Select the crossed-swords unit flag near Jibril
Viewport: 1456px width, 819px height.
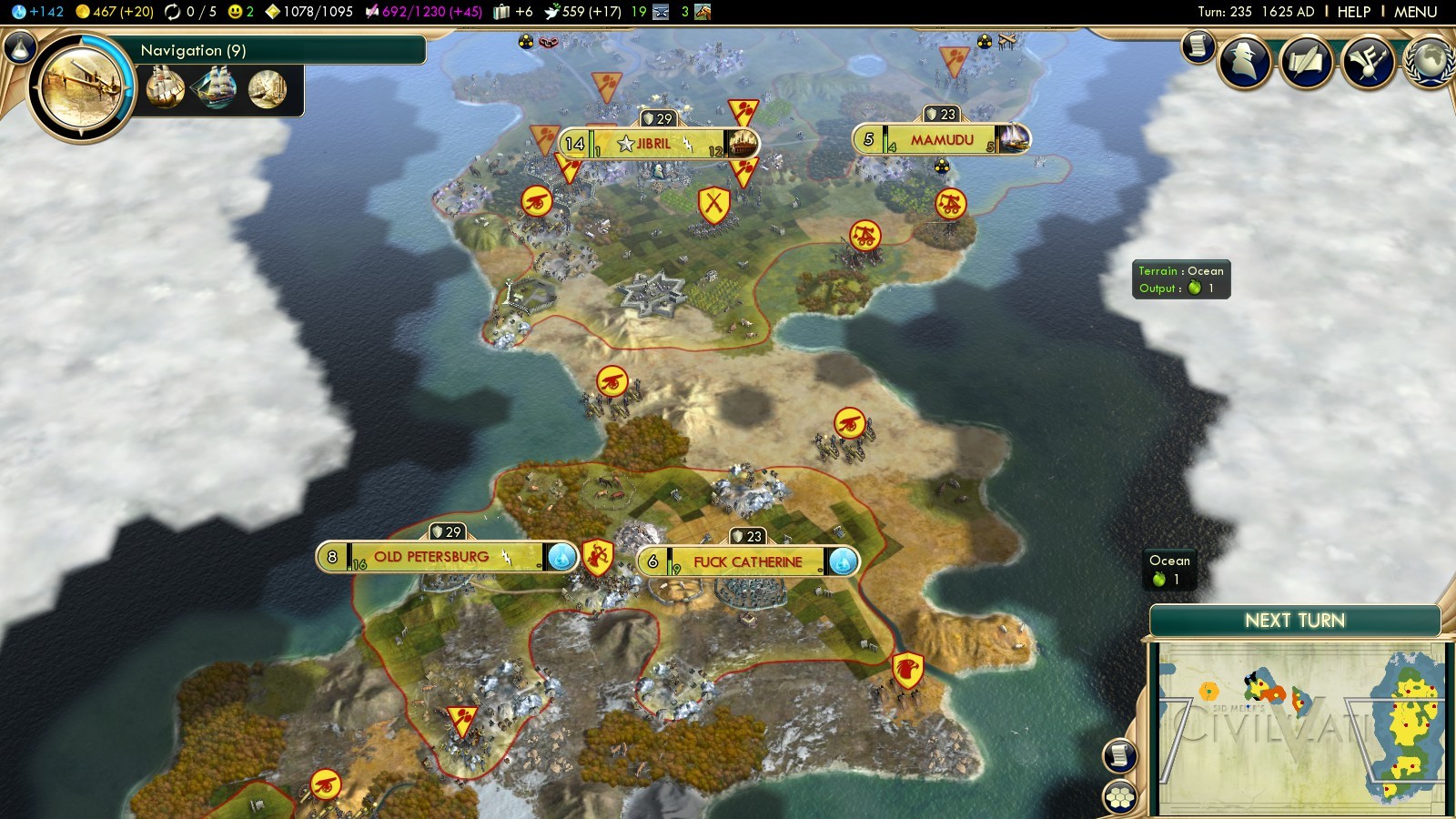(x=713, y=205)
